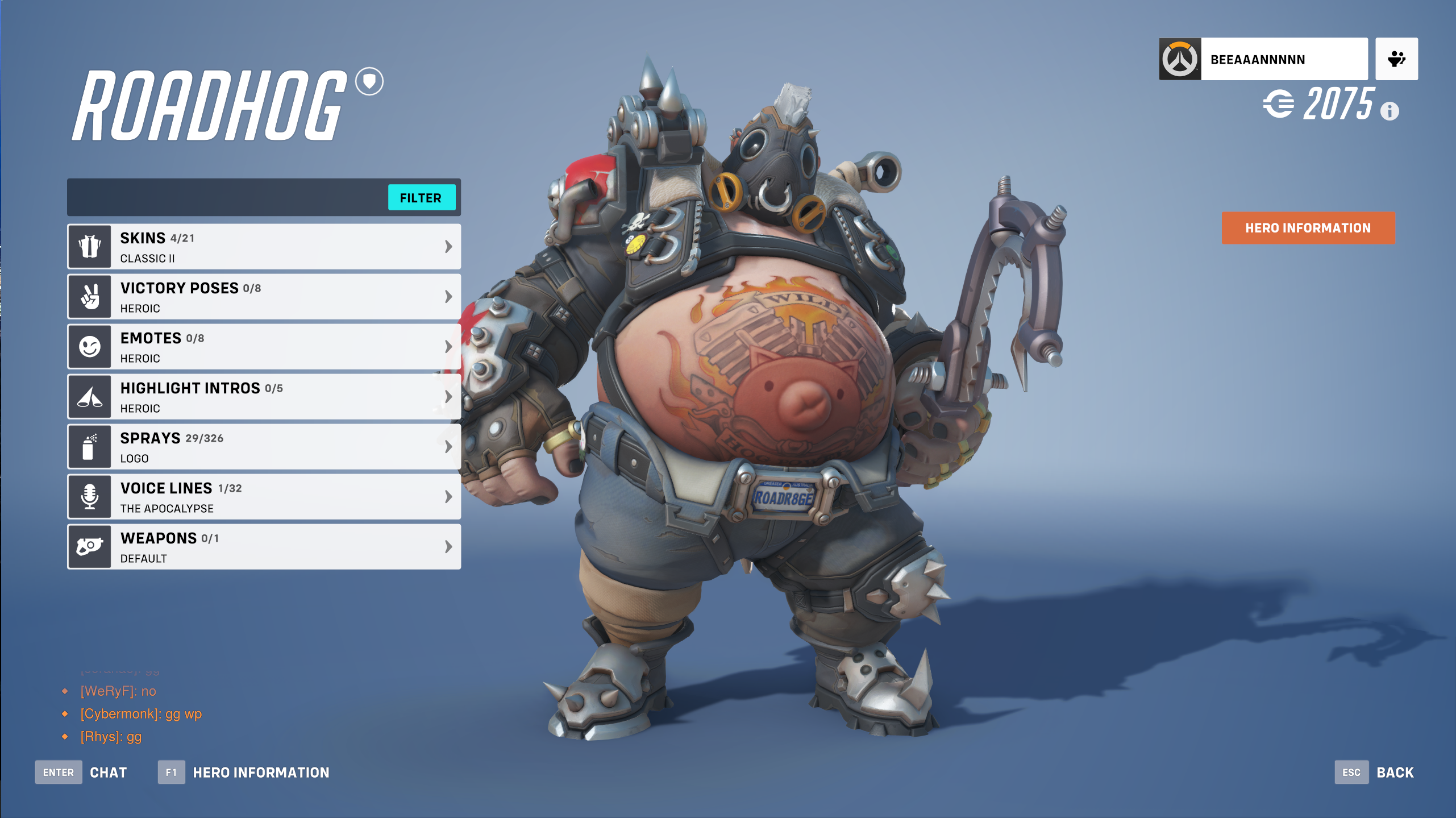Open the Victory Poses category row
Viewport: 1456px width, 818px height.
point(264,296)
